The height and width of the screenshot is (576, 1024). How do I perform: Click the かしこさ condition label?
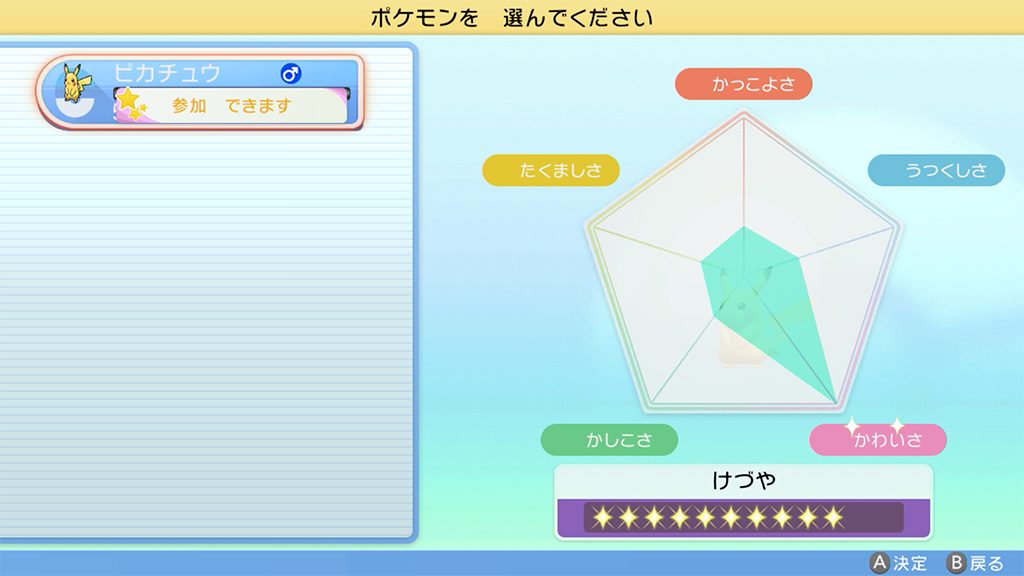(609, 440)
